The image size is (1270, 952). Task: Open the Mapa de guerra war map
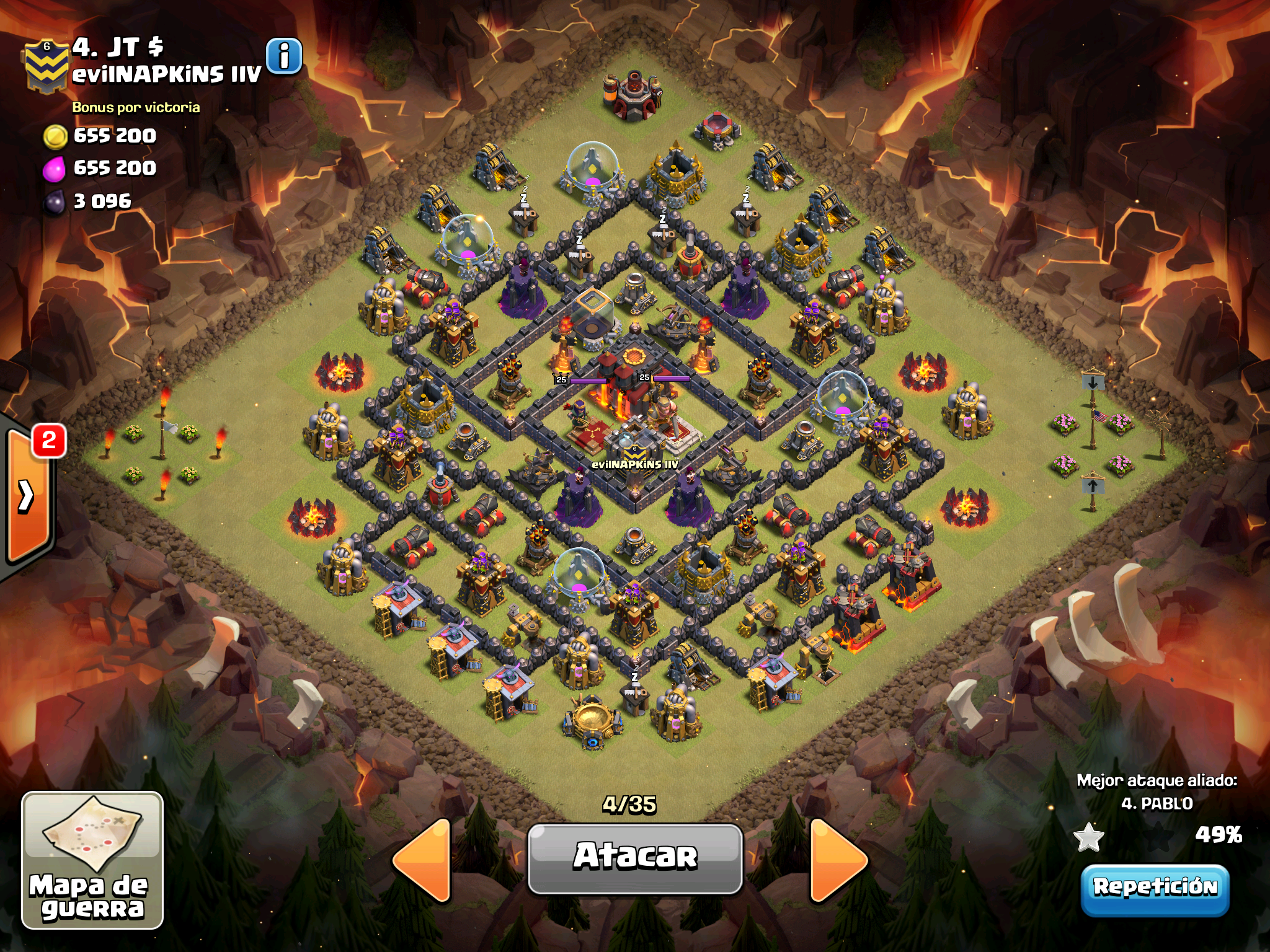point(92,860)
